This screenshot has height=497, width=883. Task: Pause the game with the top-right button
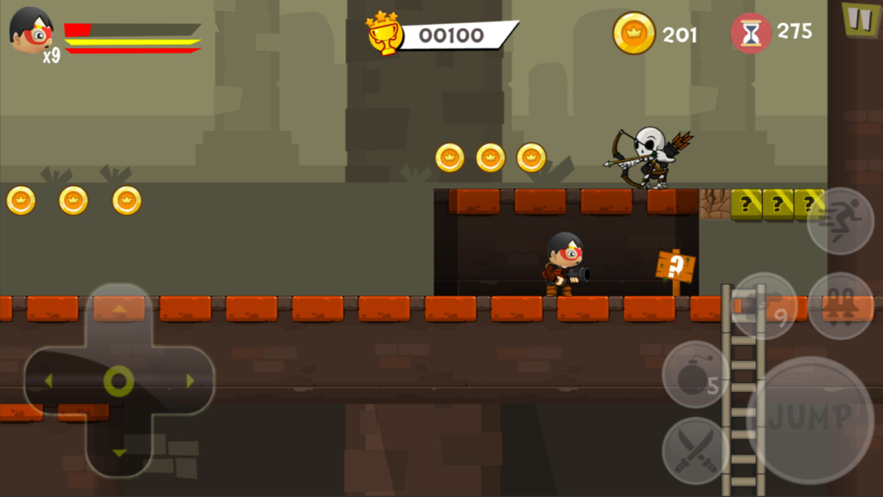[x=858, y=19]
